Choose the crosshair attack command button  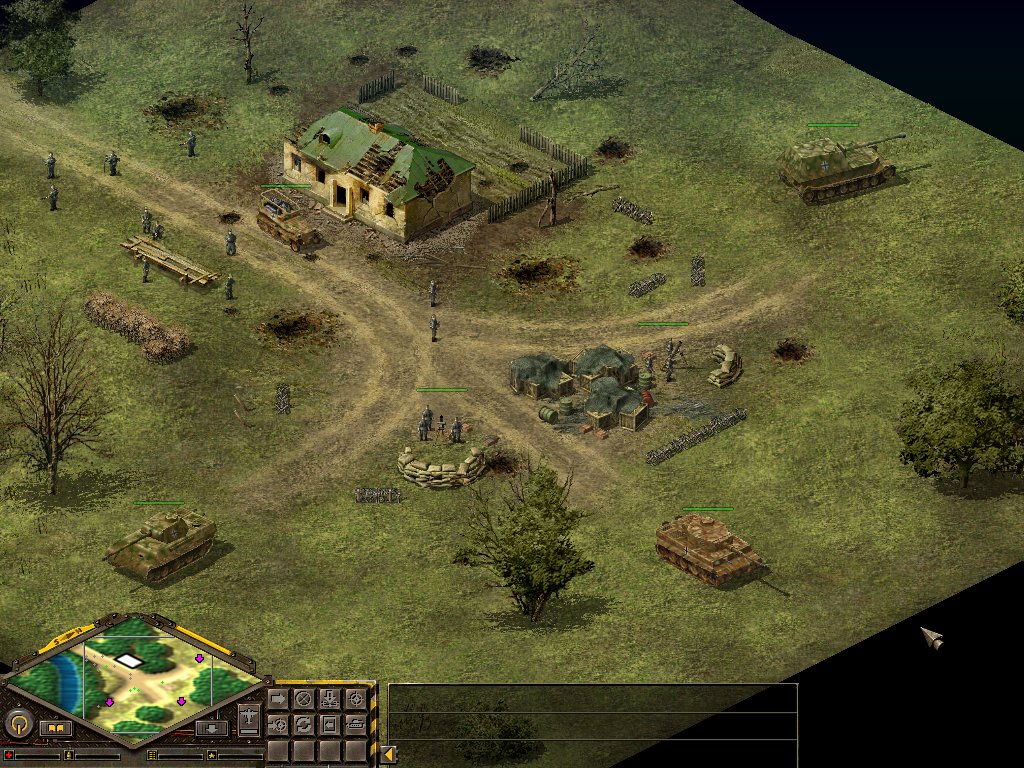point(355,698)
